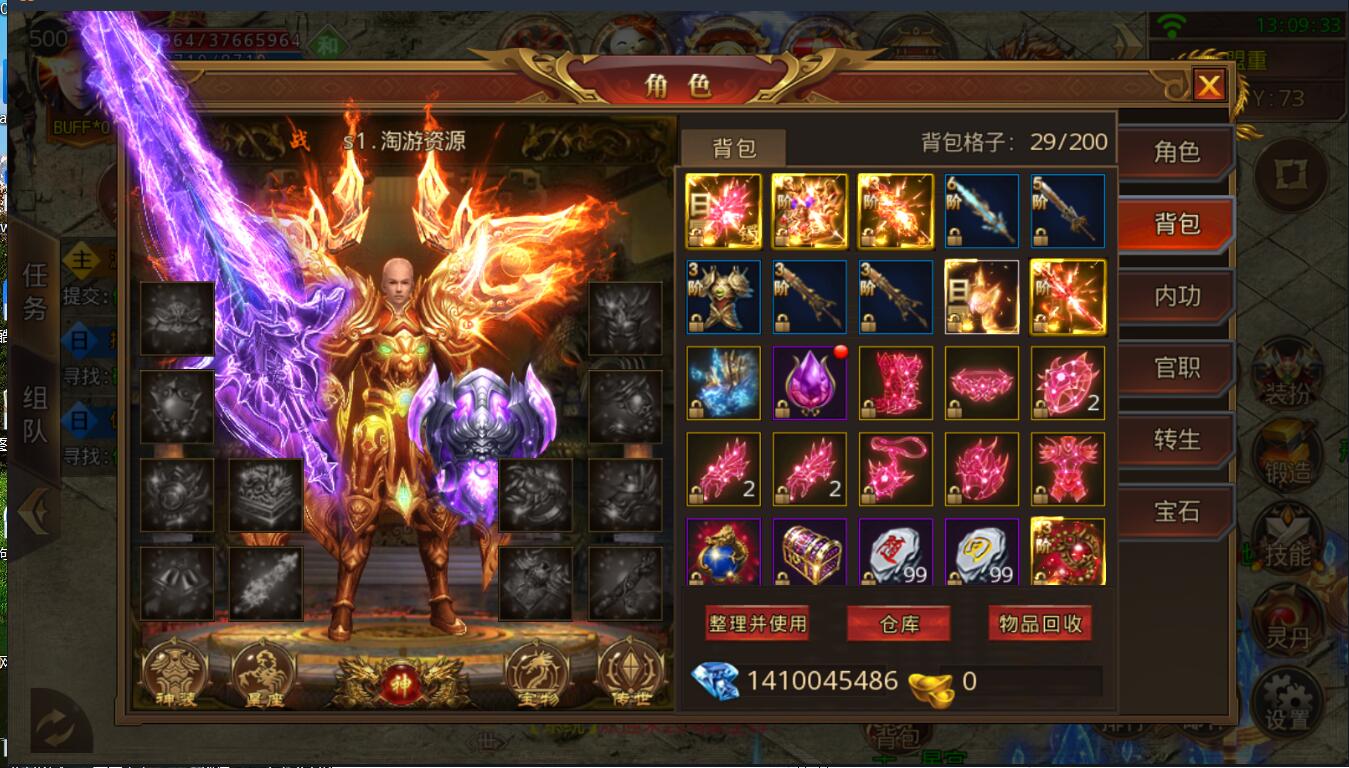Select the purple teardrop gem item
This screenshot has height=768, width=1349.
point(809,383)
